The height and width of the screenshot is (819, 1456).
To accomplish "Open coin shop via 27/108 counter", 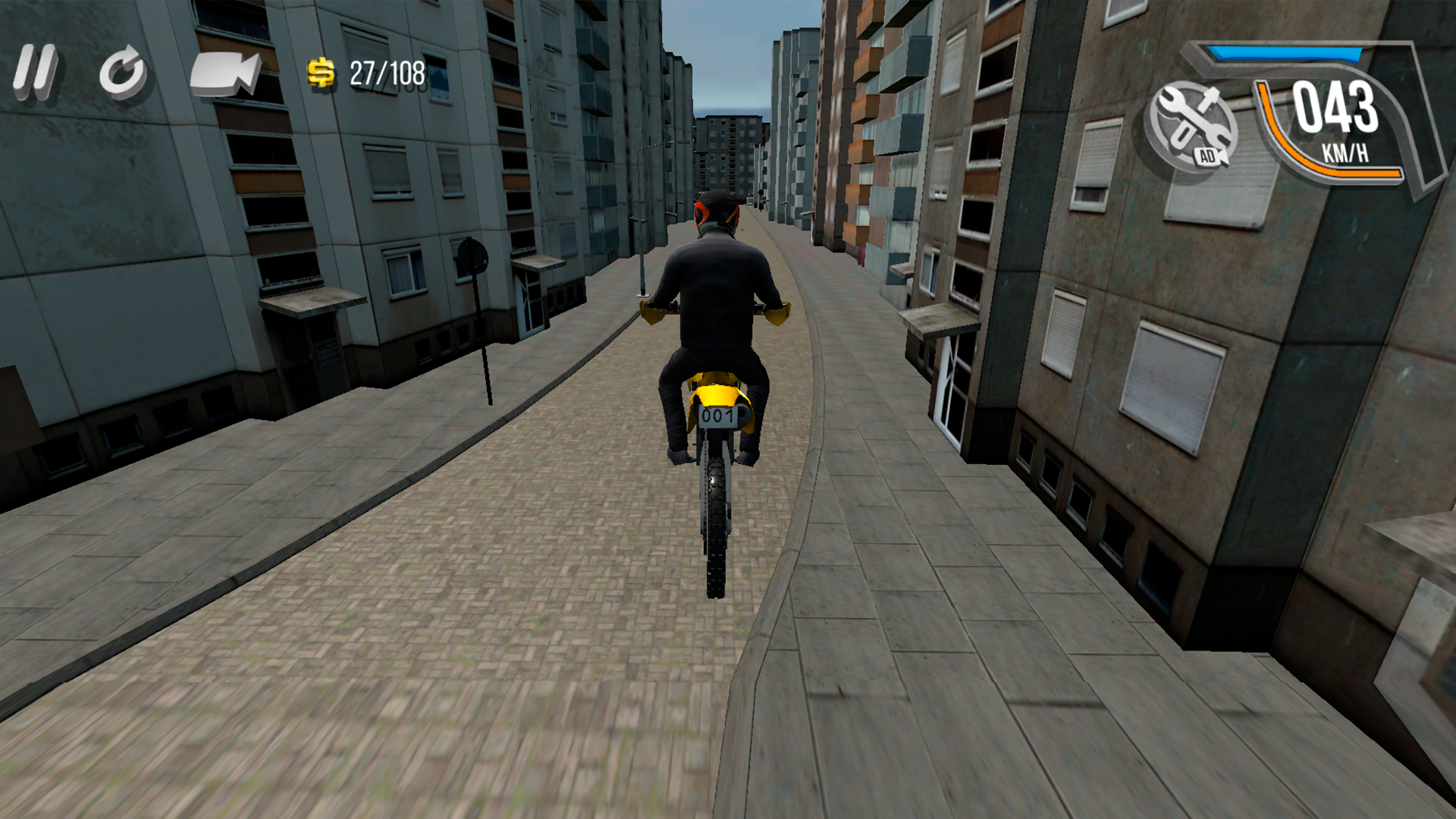I will click(x=387, y=74).
